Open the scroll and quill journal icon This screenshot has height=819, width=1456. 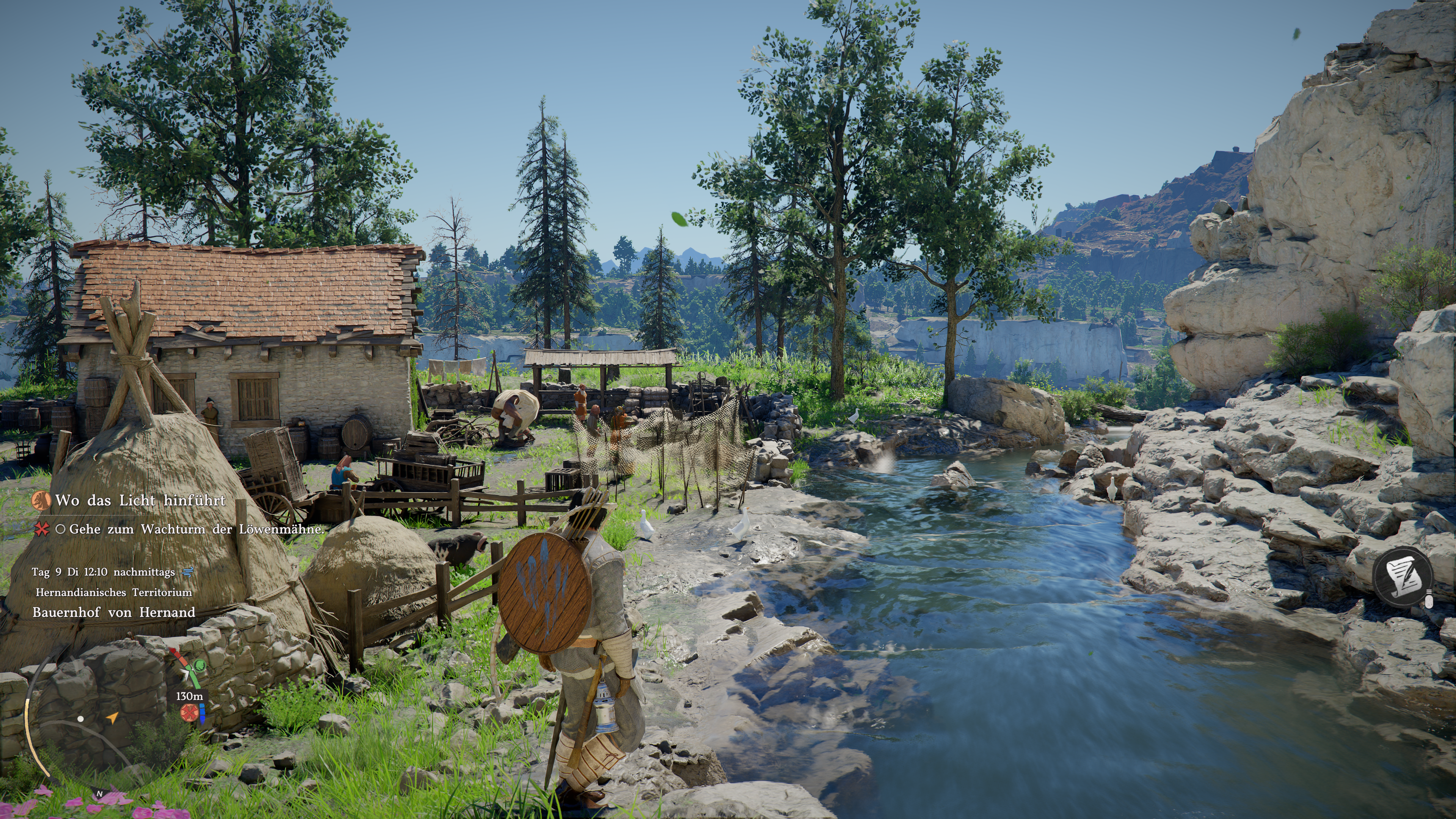tap(1402, 576)
